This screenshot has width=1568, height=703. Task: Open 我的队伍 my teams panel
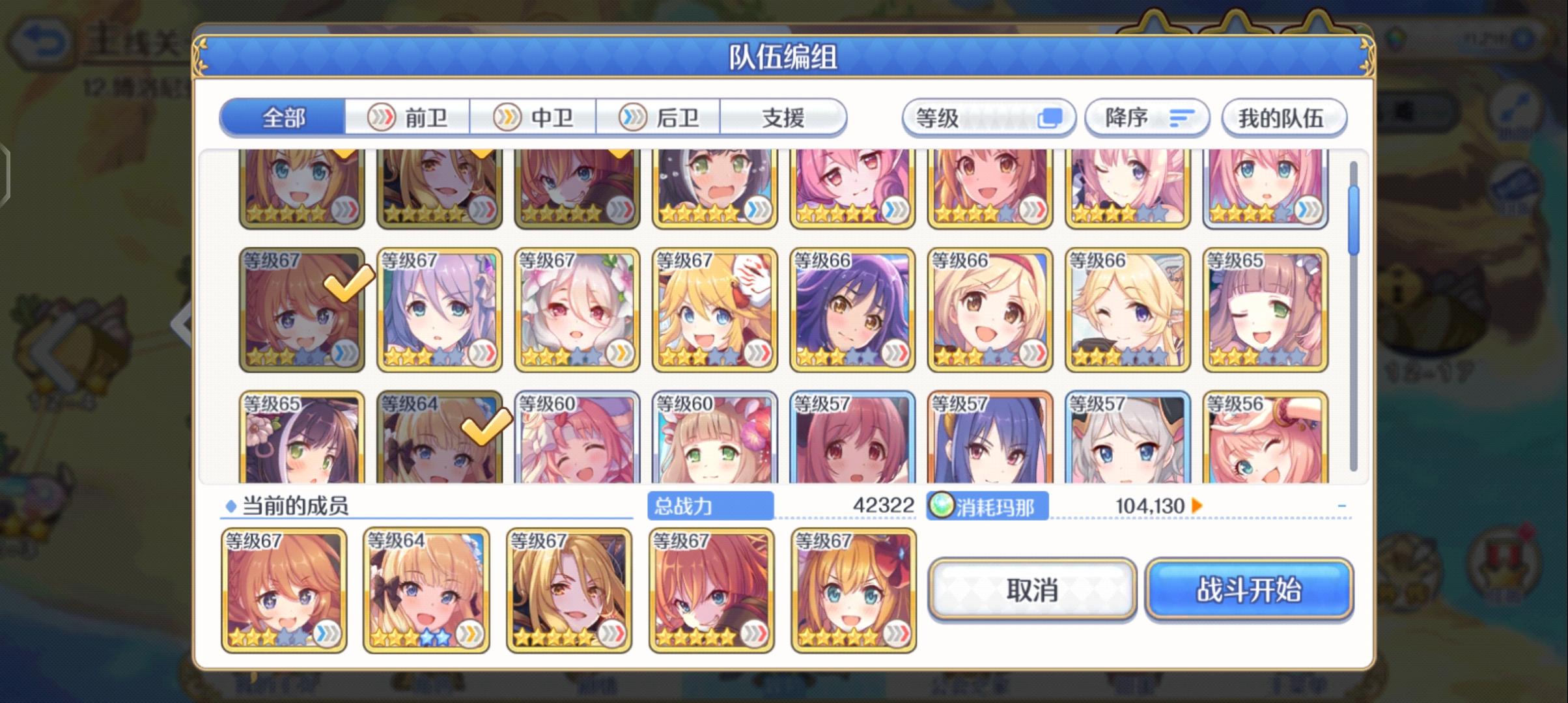click(1284, 117)
